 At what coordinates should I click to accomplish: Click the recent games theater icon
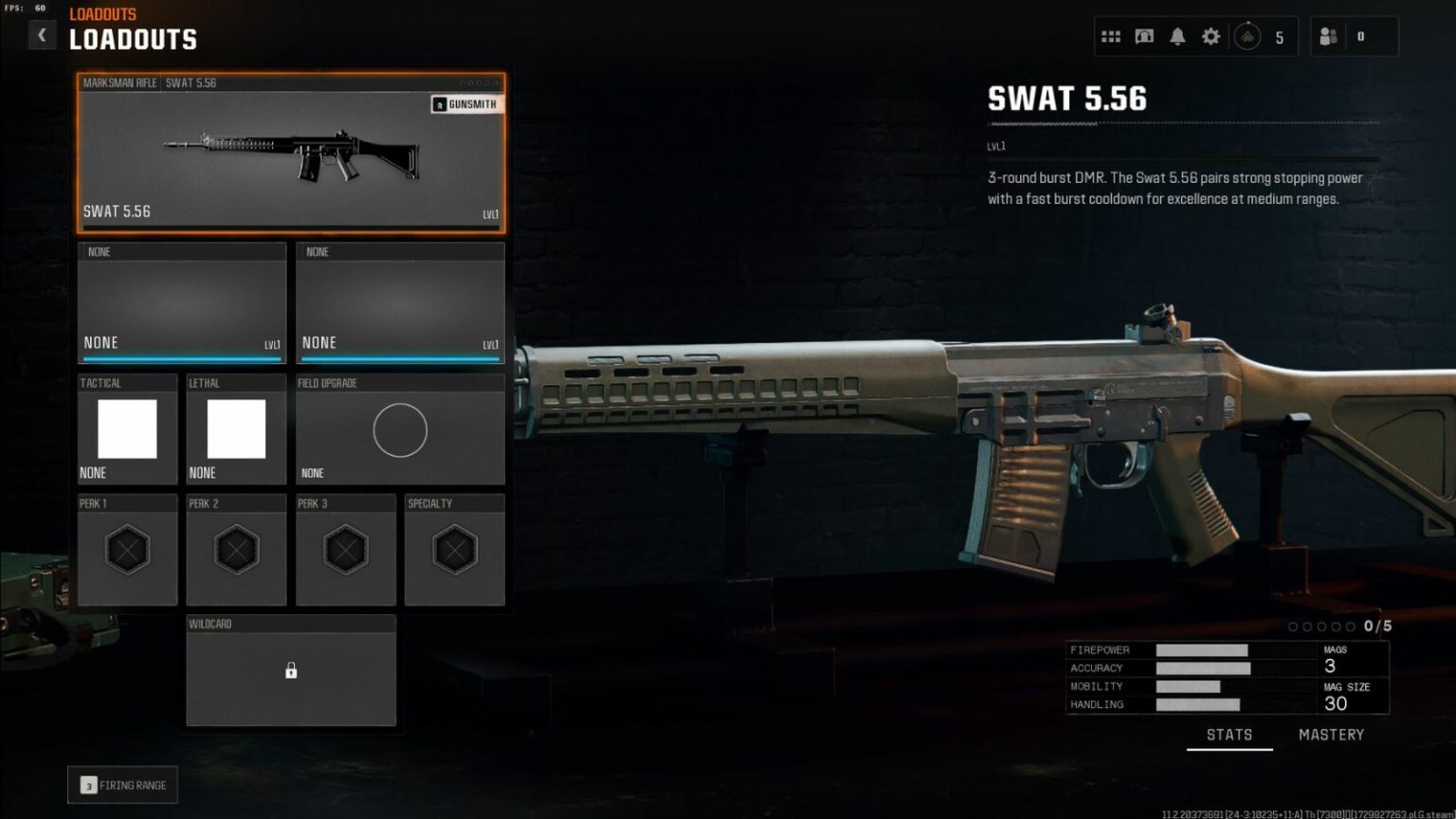point(1143,35)
